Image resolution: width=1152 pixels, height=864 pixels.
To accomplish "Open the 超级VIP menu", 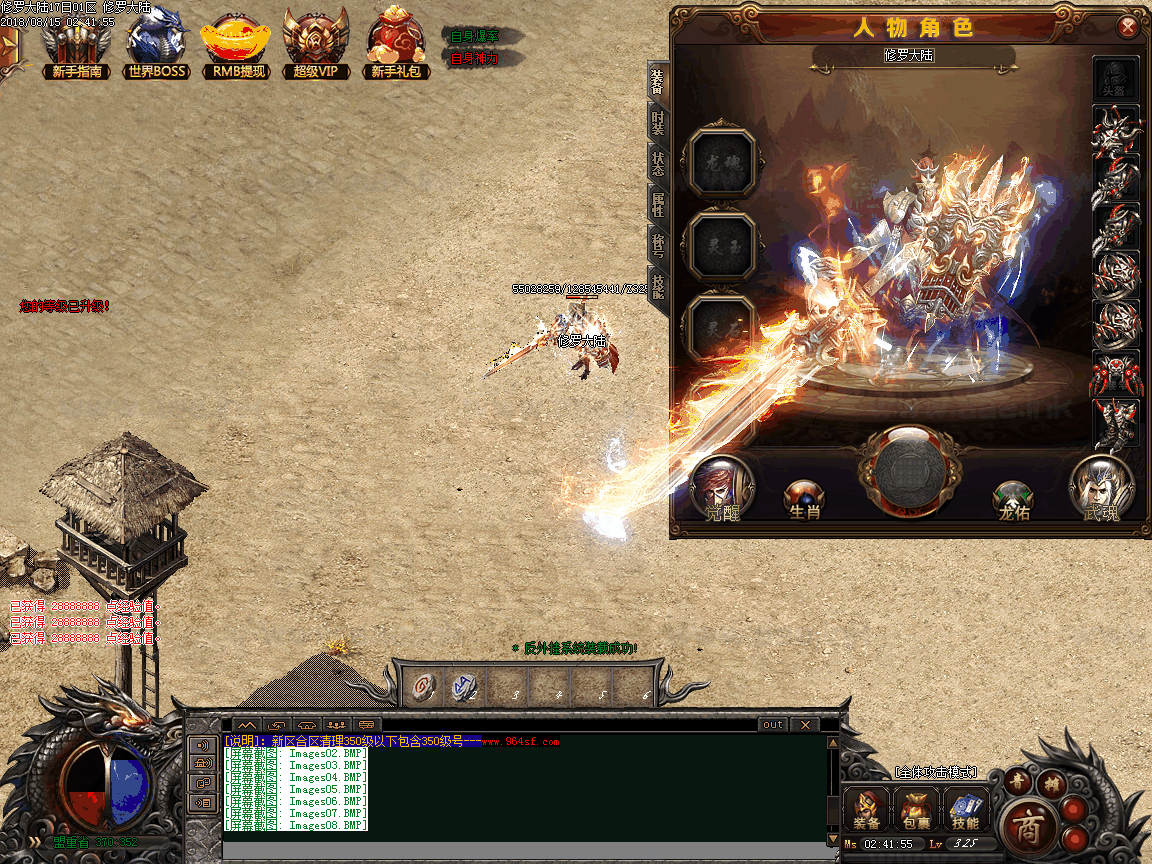I will pyautogui.click(x=315, y=44).
